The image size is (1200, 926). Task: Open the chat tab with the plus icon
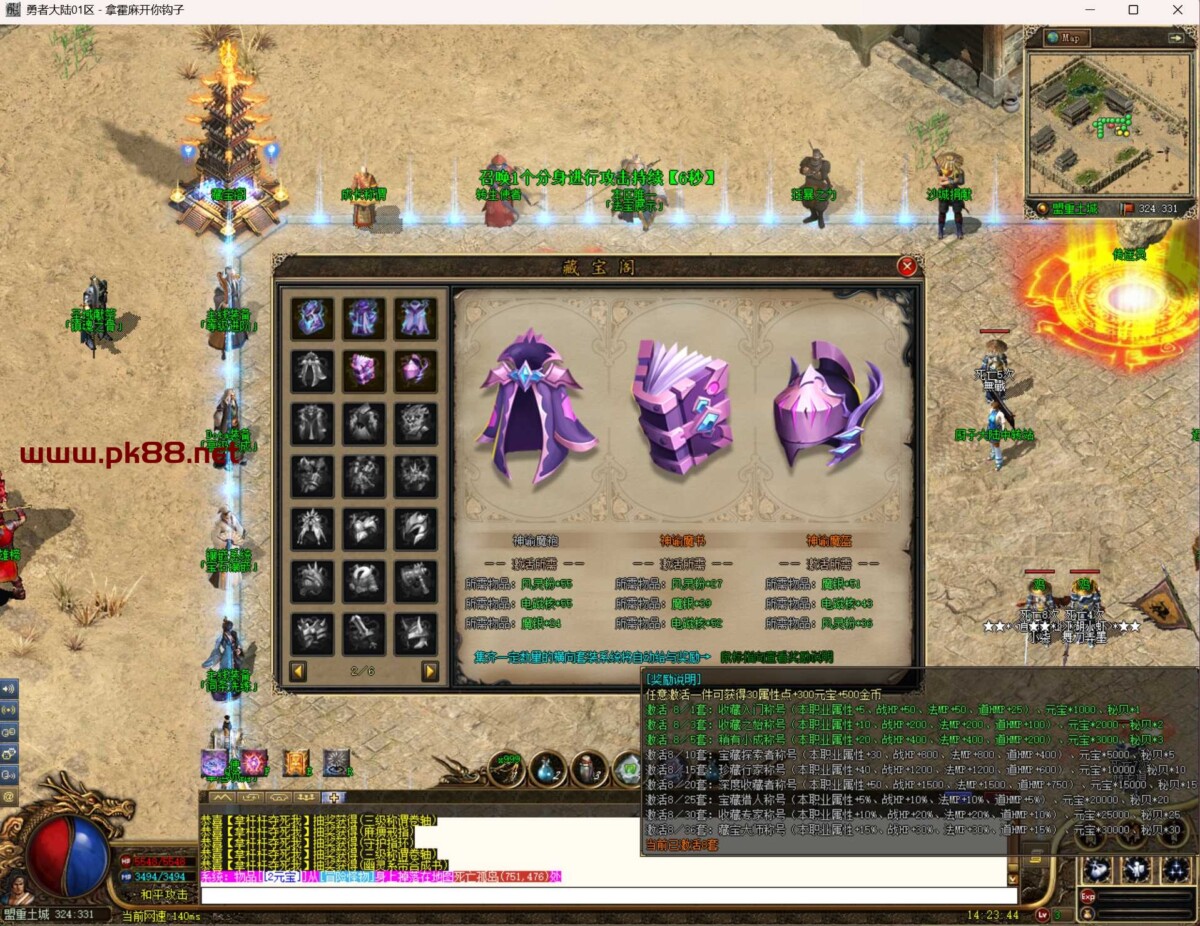pos(333,798)
